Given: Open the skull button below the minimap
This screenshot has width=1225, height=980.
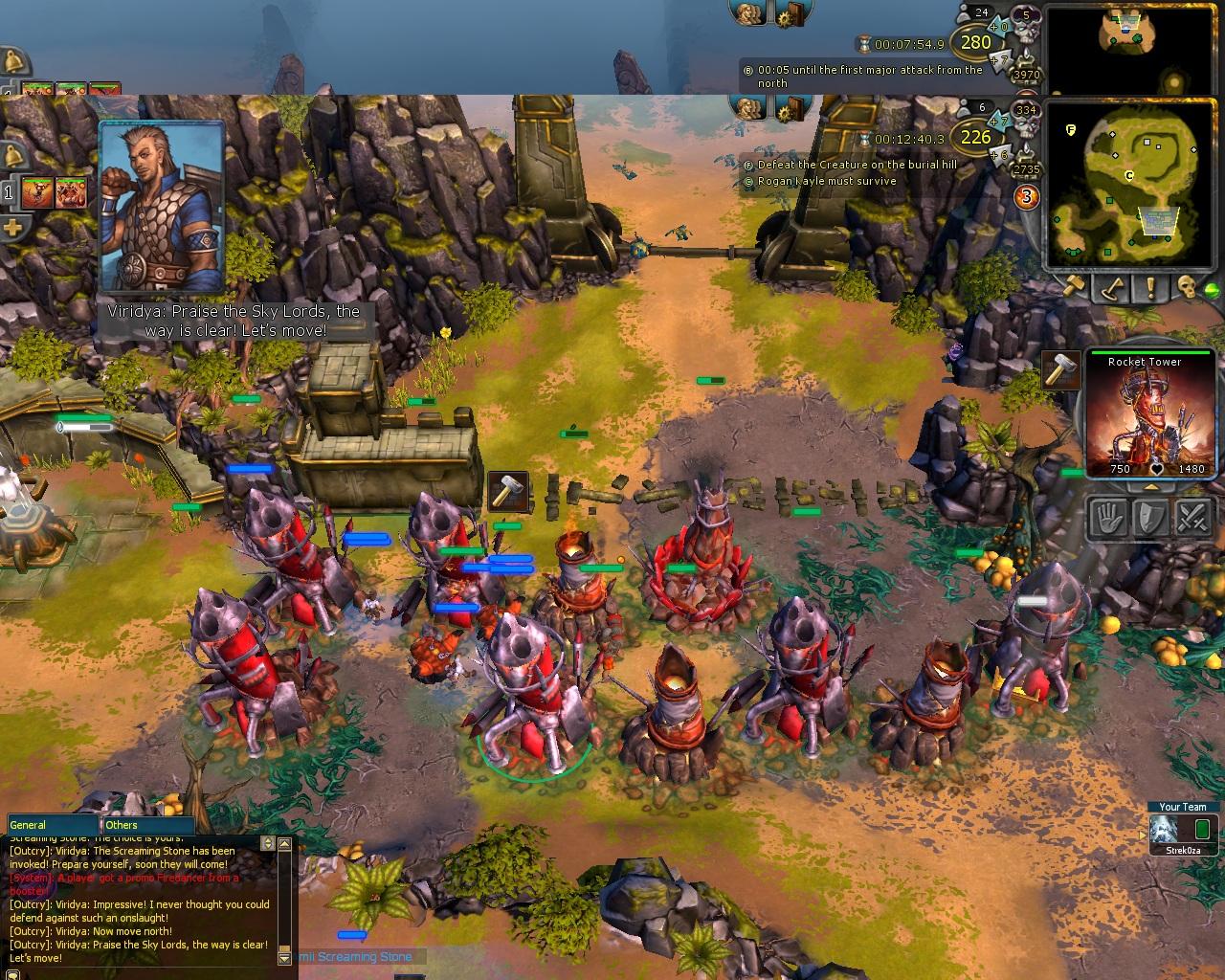Looking at the screenshot, I should tap(1187, 287).
